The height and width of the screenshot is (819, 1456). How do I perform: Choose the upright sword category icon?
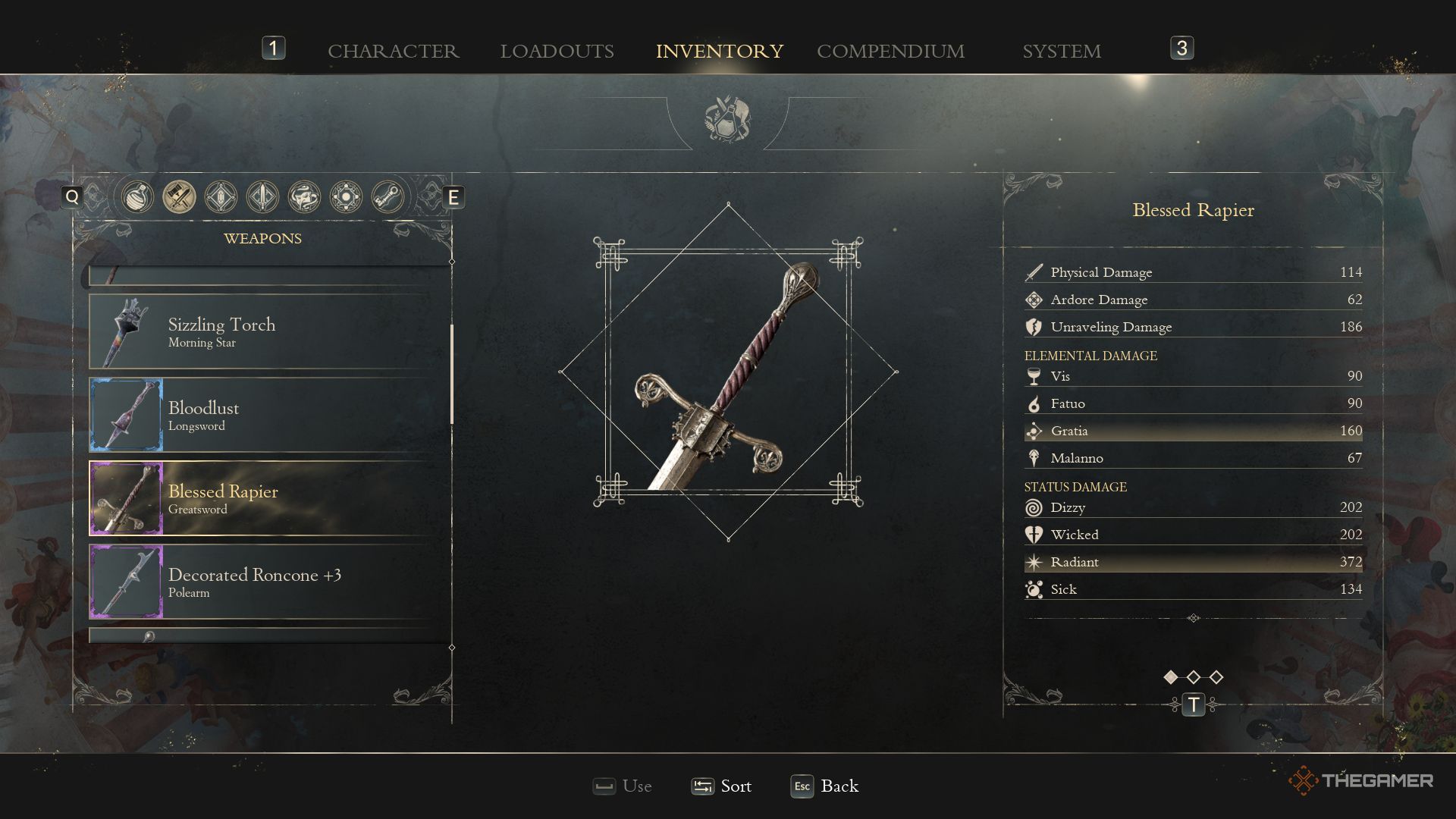click(x=262, y=197)
